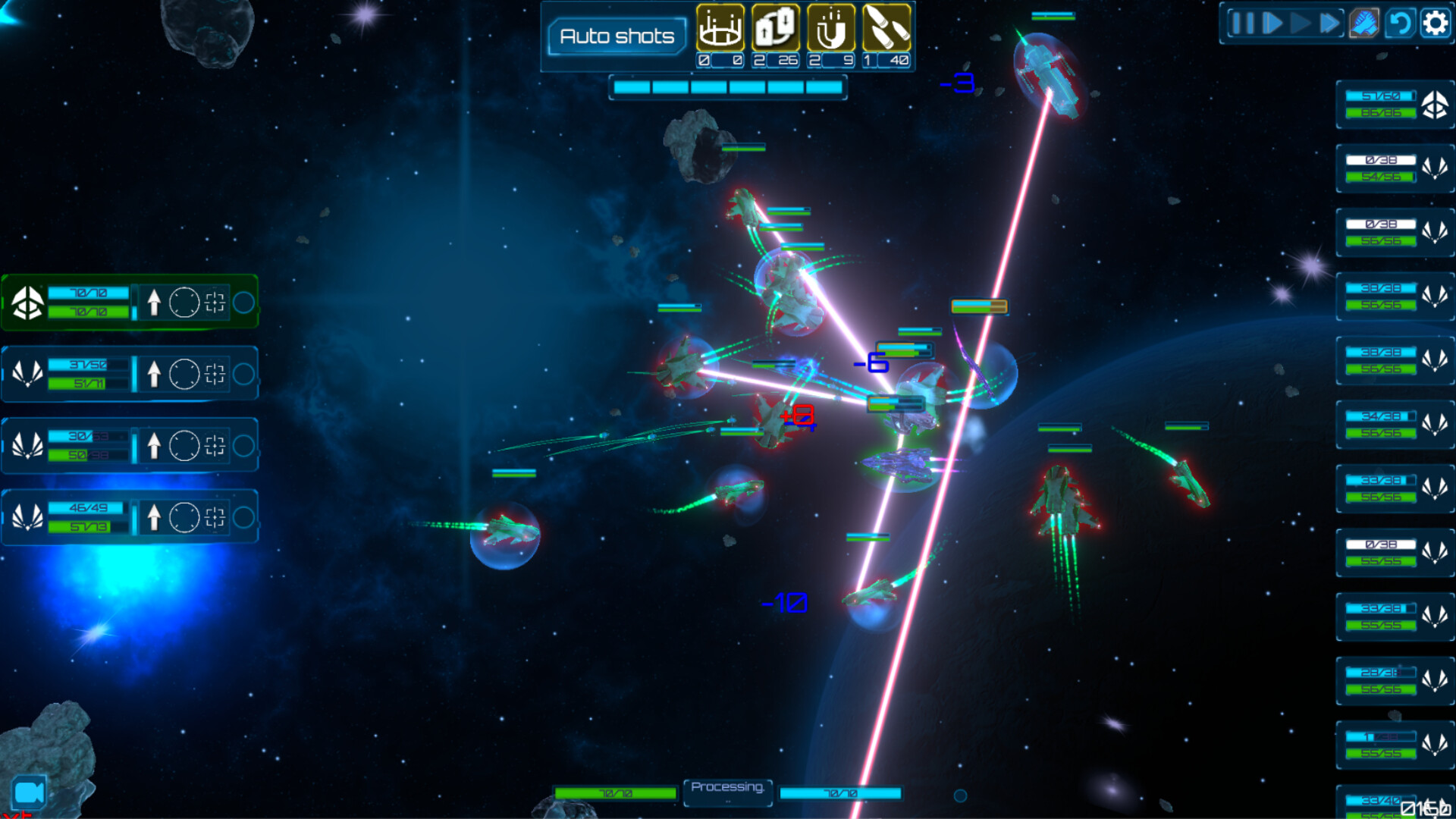Screen dimensions: 1456x819
Task: Switch to fast-forward speed
Action: pos(1330,24)
